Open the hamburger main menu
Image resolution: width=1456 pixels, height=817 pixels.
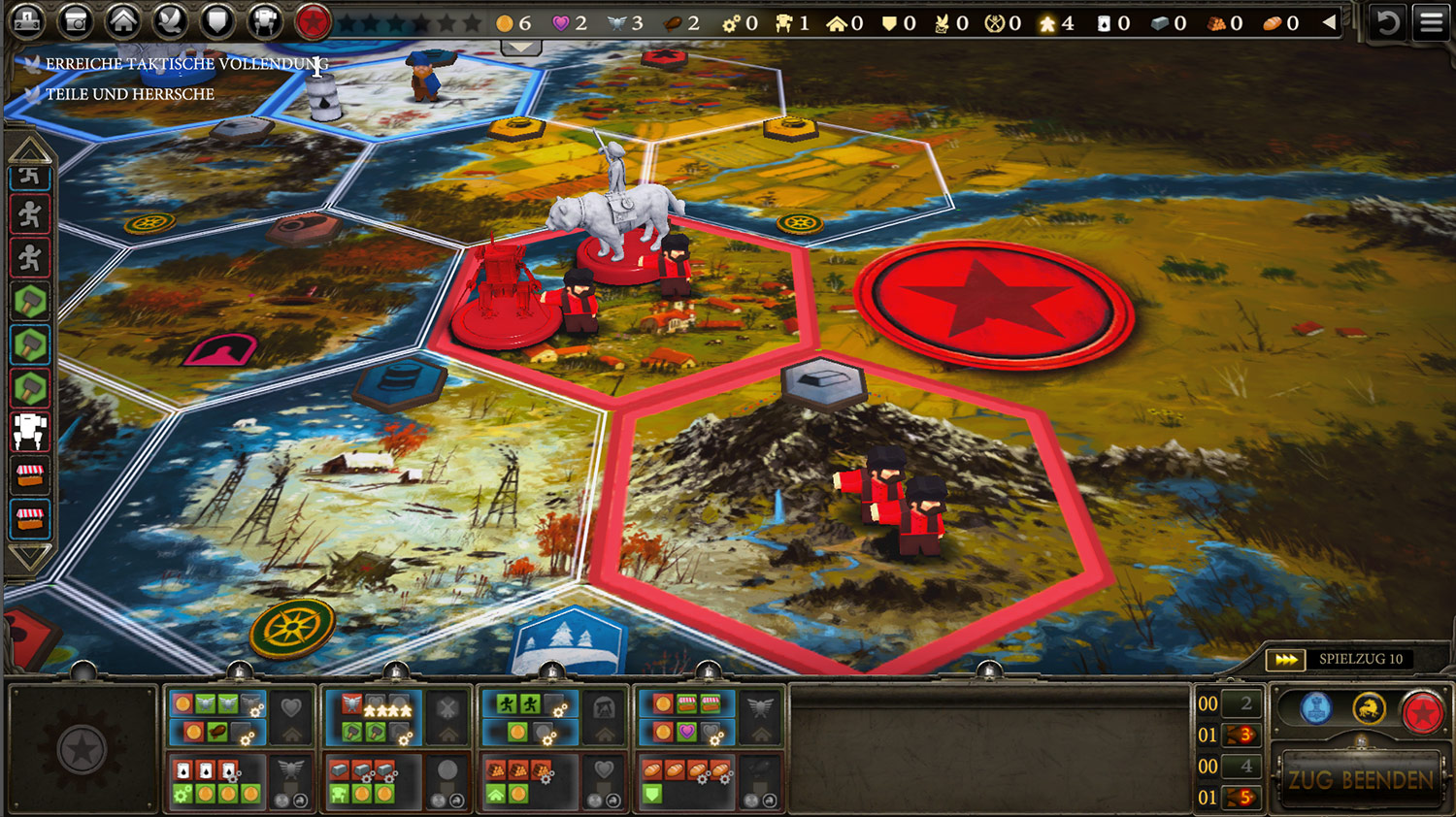click(x=1431, y=21)
